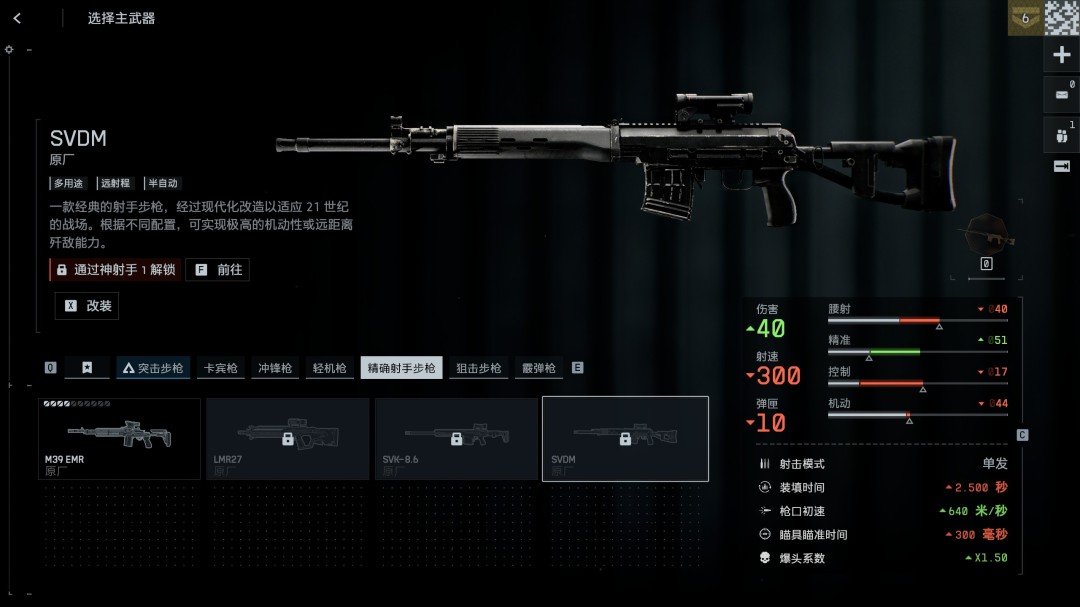The height and width of the screenshot is (607, 1080).
Task: Show the 轻机枪 weapon category
Action: coord(329,368)
